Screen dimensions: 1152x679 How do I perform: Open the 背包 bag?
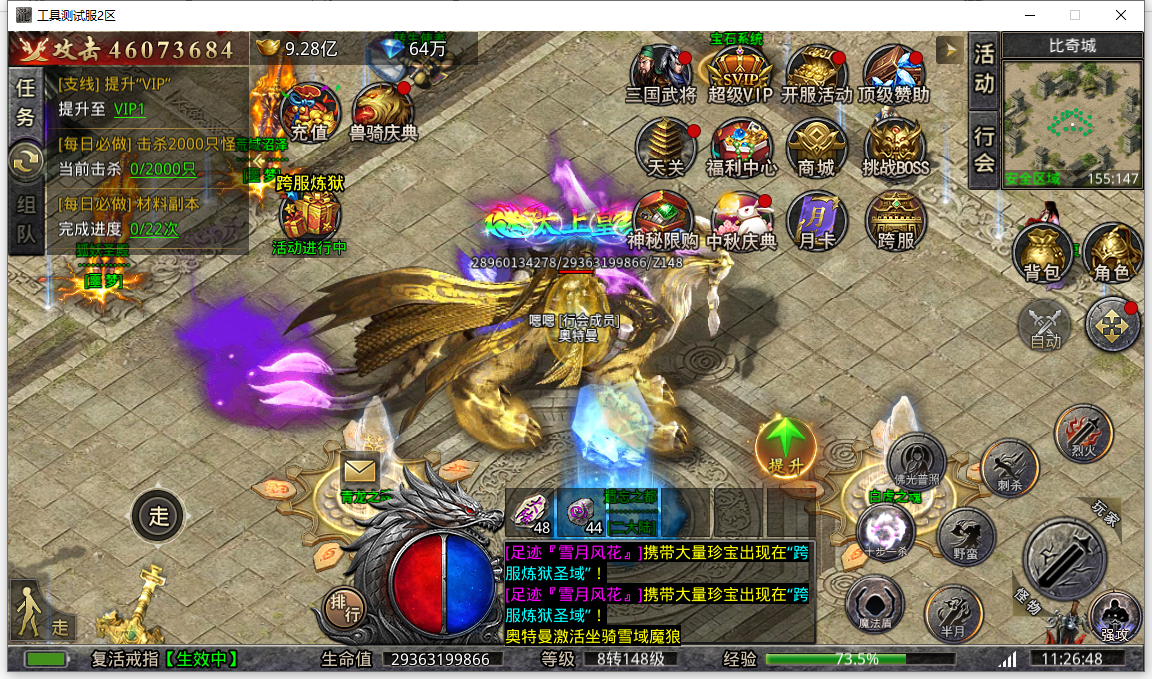(x=1042, y=252)
